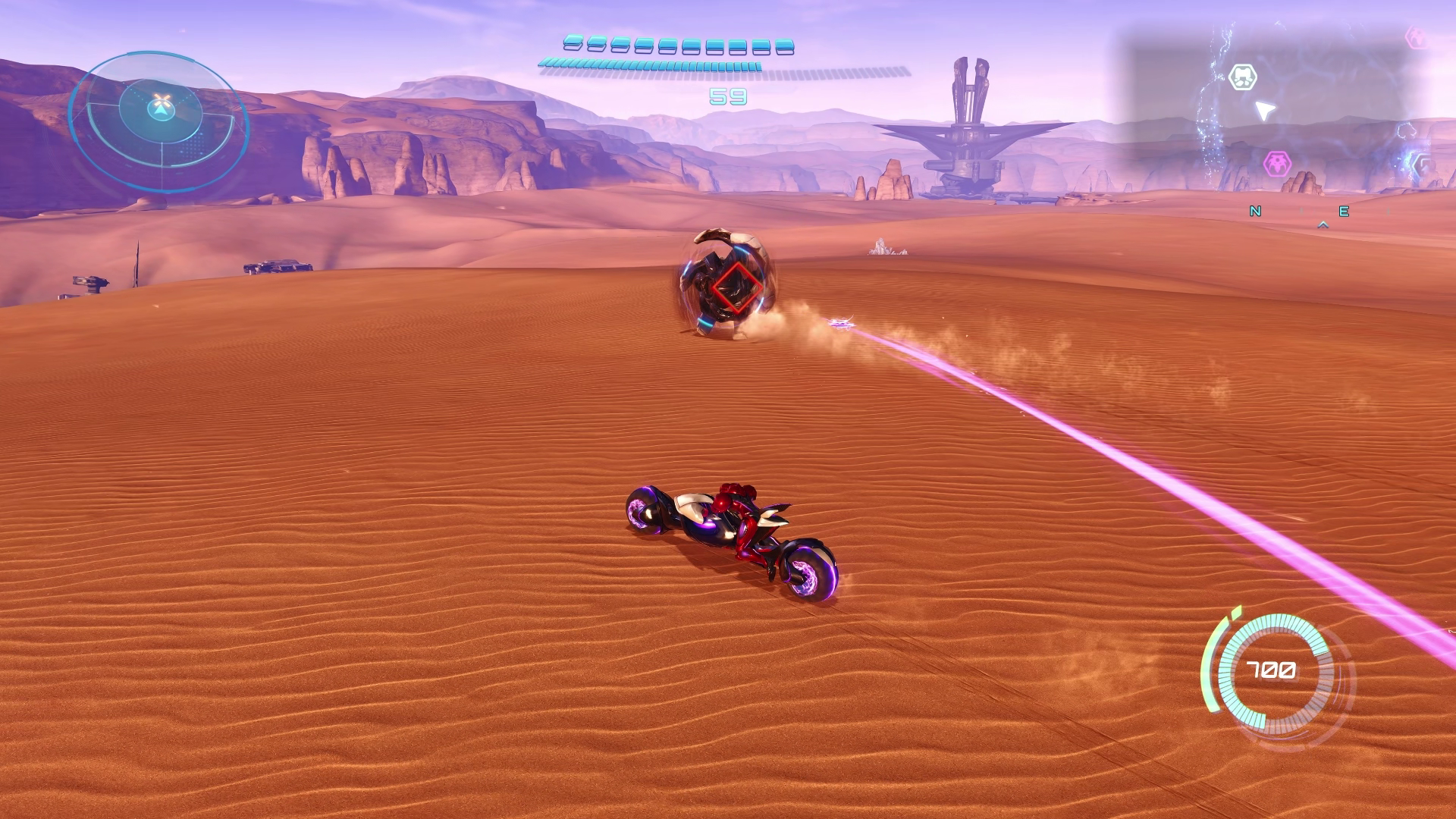This screenshot has height=819, width=1456.
Task: Select the pink creature hexagon map marker
Action: point(1278,163)
